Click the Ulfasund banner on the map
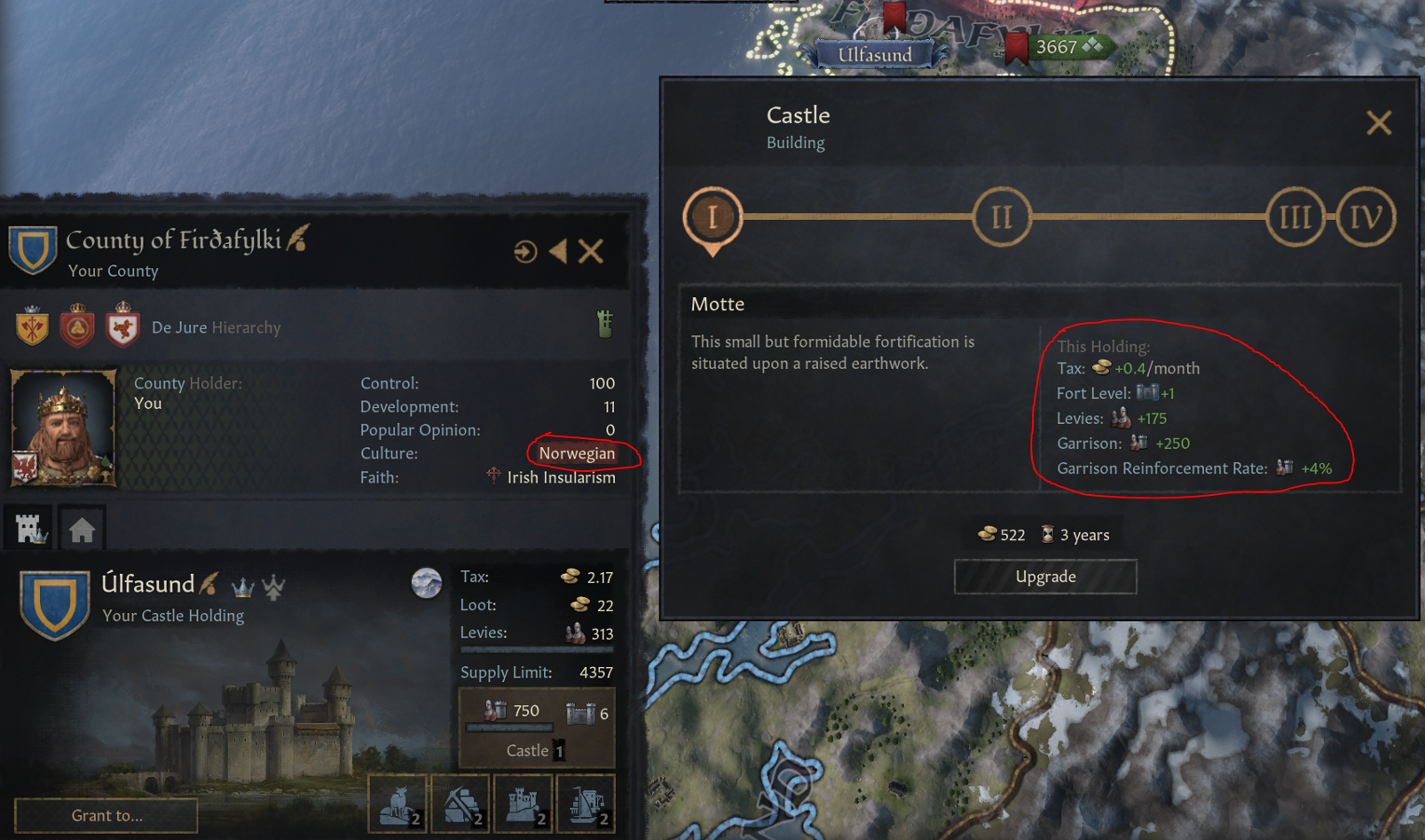Viewport: 1425px width, 840px height. (x=873, y=53)
